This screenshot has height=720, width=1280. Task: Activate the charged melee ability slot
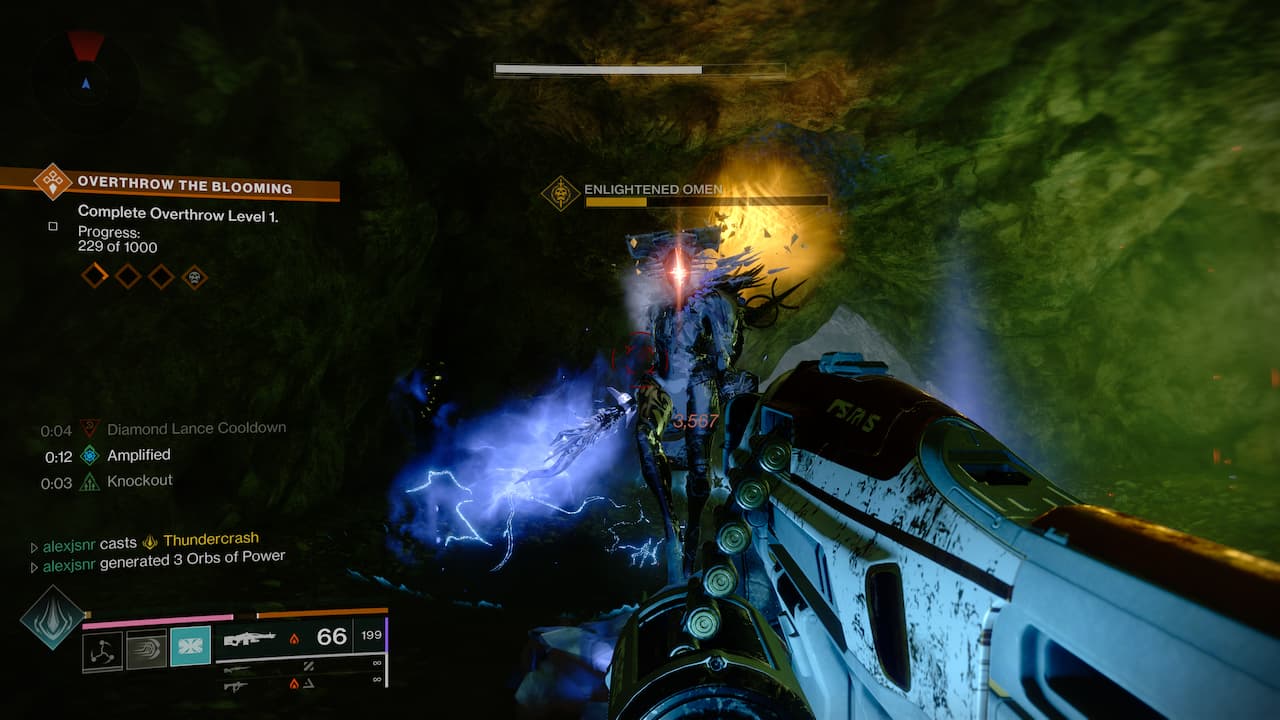click(x=146, y=647)
